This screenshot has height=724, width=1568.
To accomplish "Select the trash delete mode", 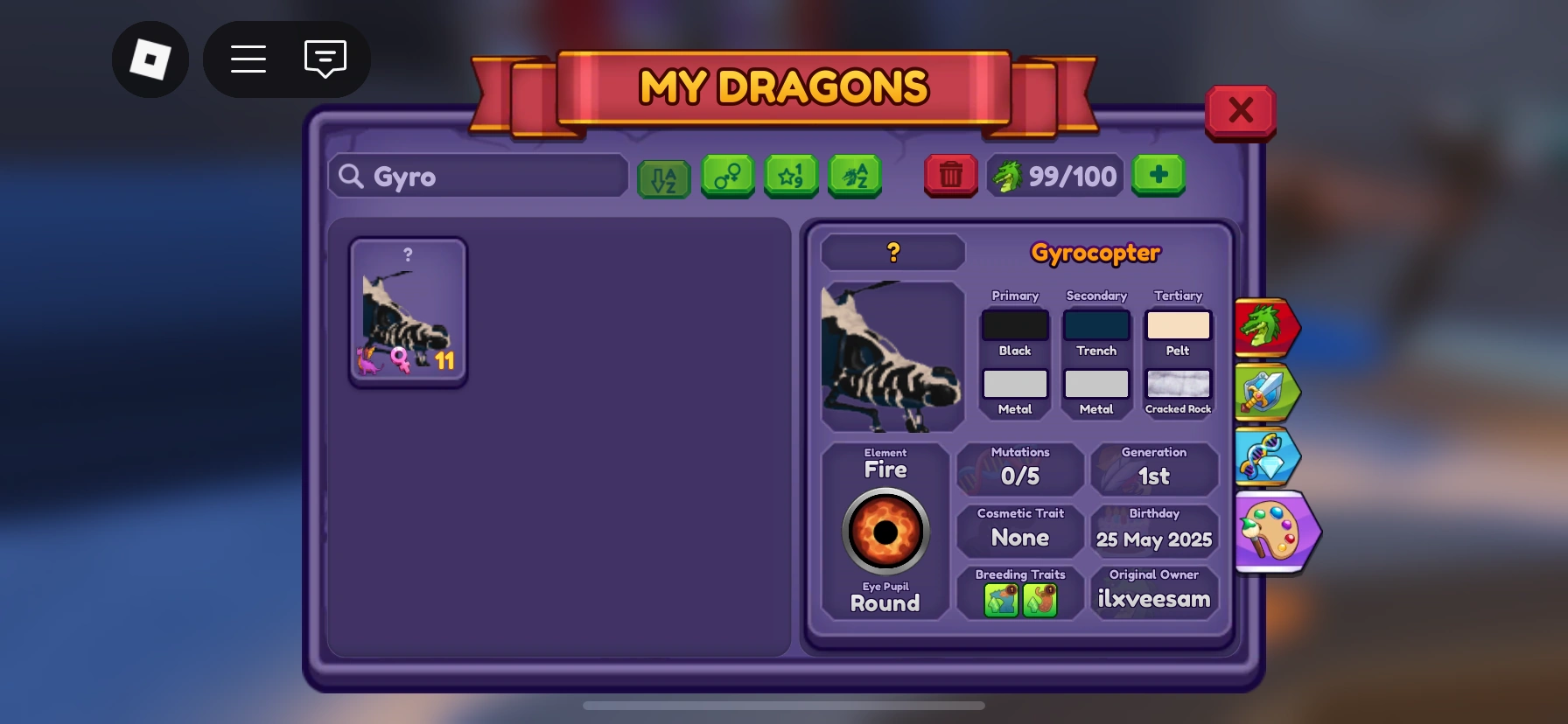I will (951, 176).
